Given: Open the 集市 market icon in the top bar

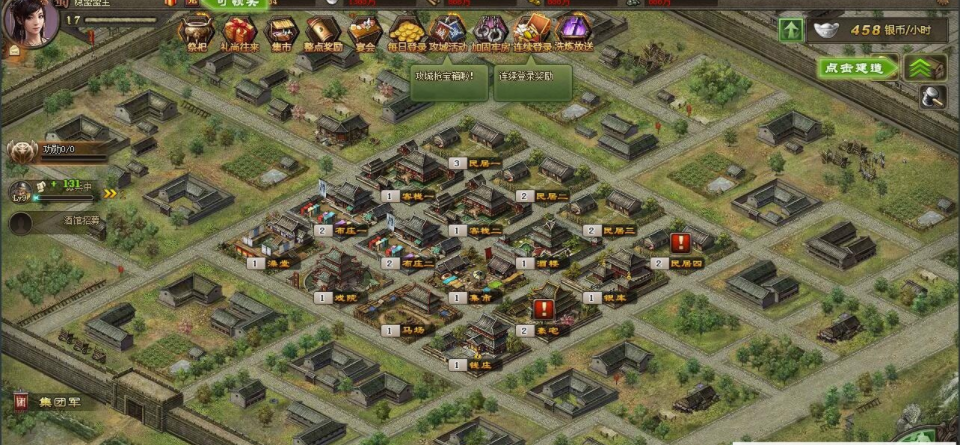Looking at the screenshot, I should click(283, 32).
